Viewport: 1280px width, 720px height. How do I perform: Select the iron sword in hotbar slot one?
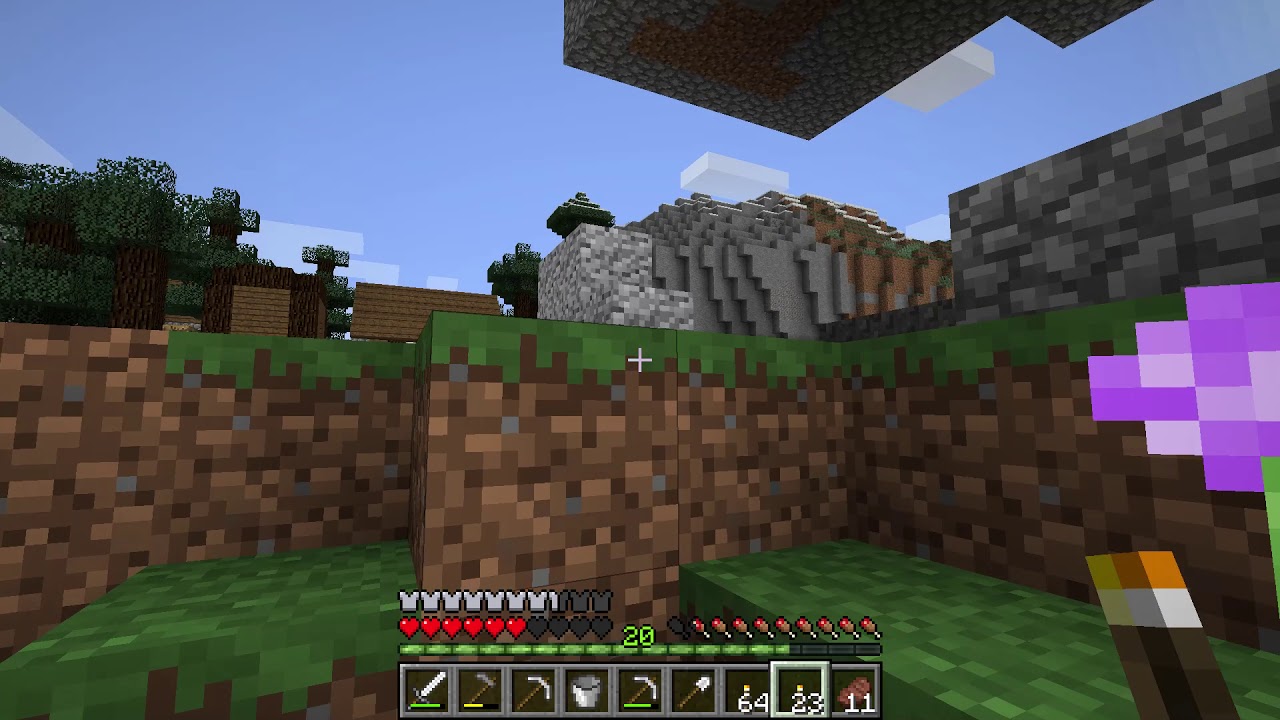click(x=426, y=688)
